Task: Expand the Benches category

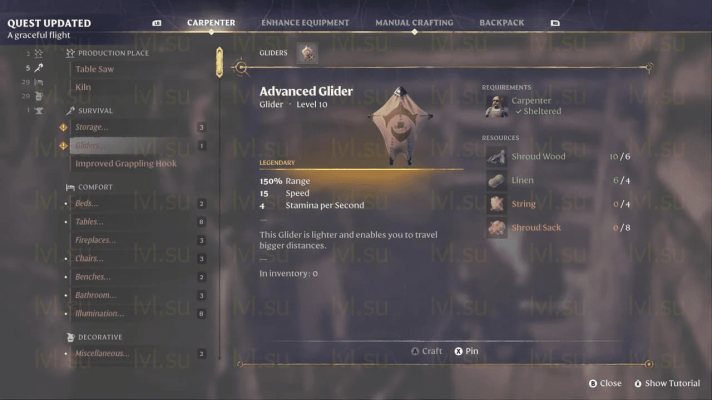Action: coord(95,276)
